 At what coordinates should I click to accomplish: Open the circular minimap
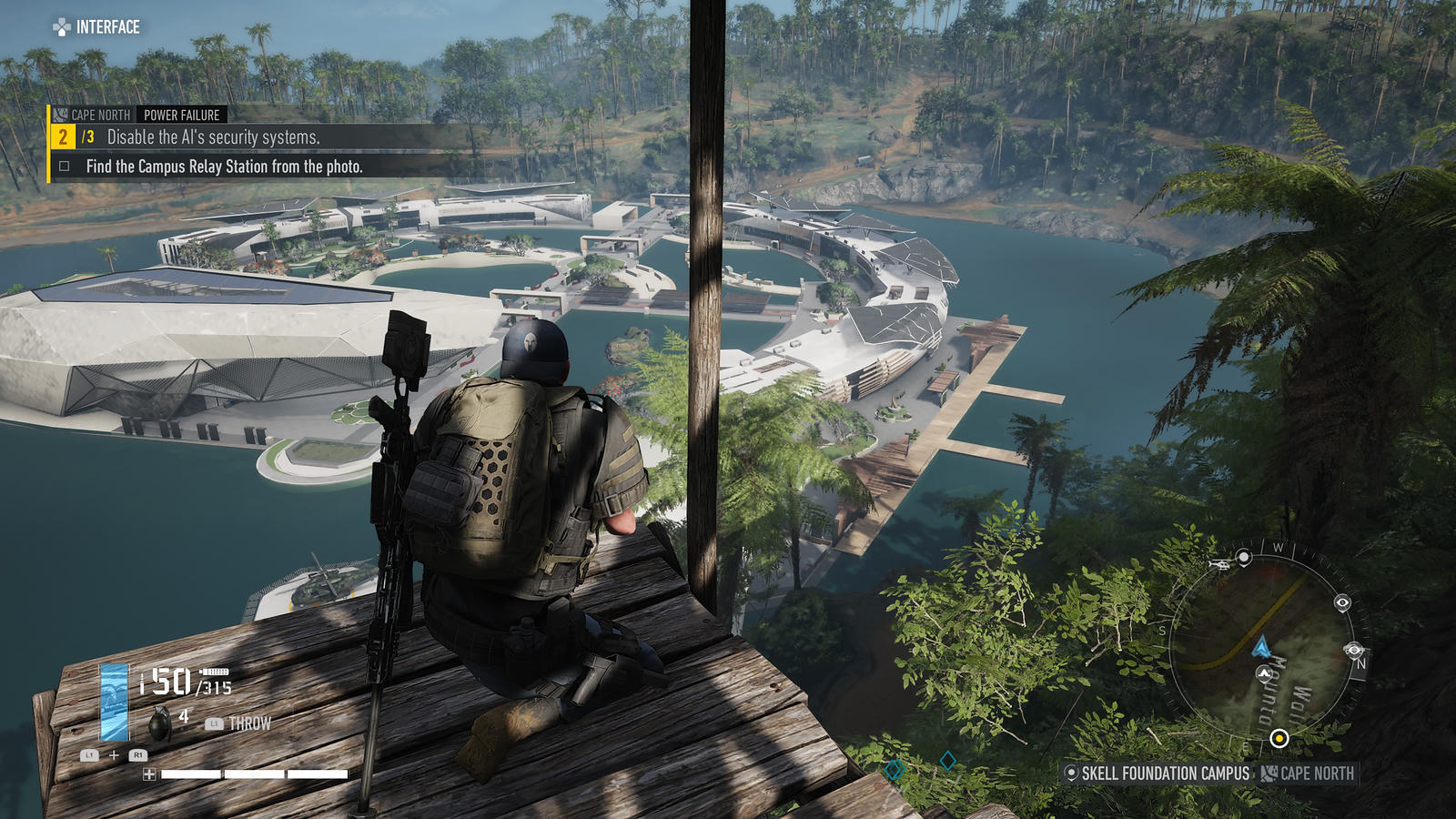tap(1265, 646)
